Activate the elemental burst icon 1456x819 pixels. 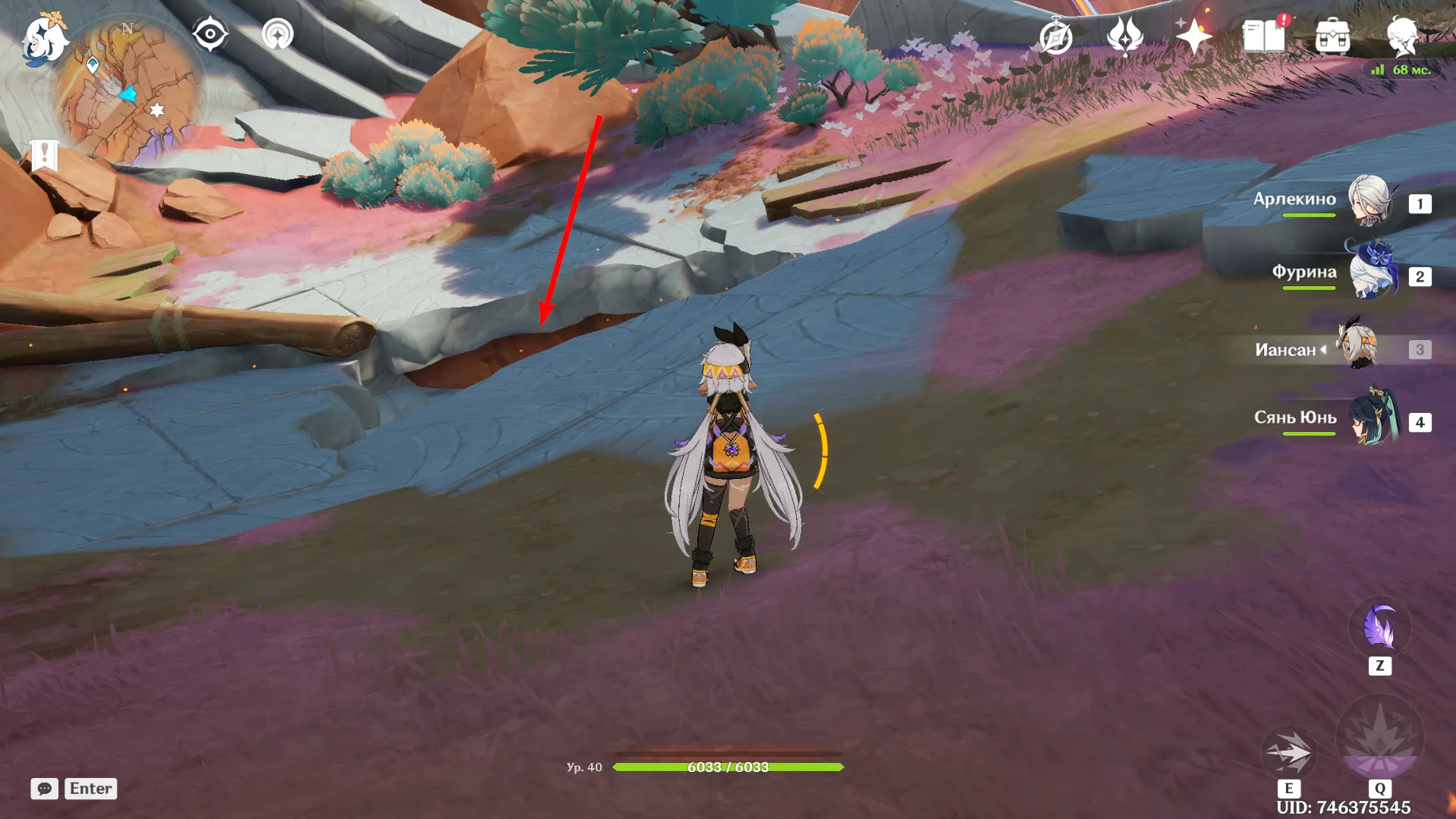[1379, 739]
